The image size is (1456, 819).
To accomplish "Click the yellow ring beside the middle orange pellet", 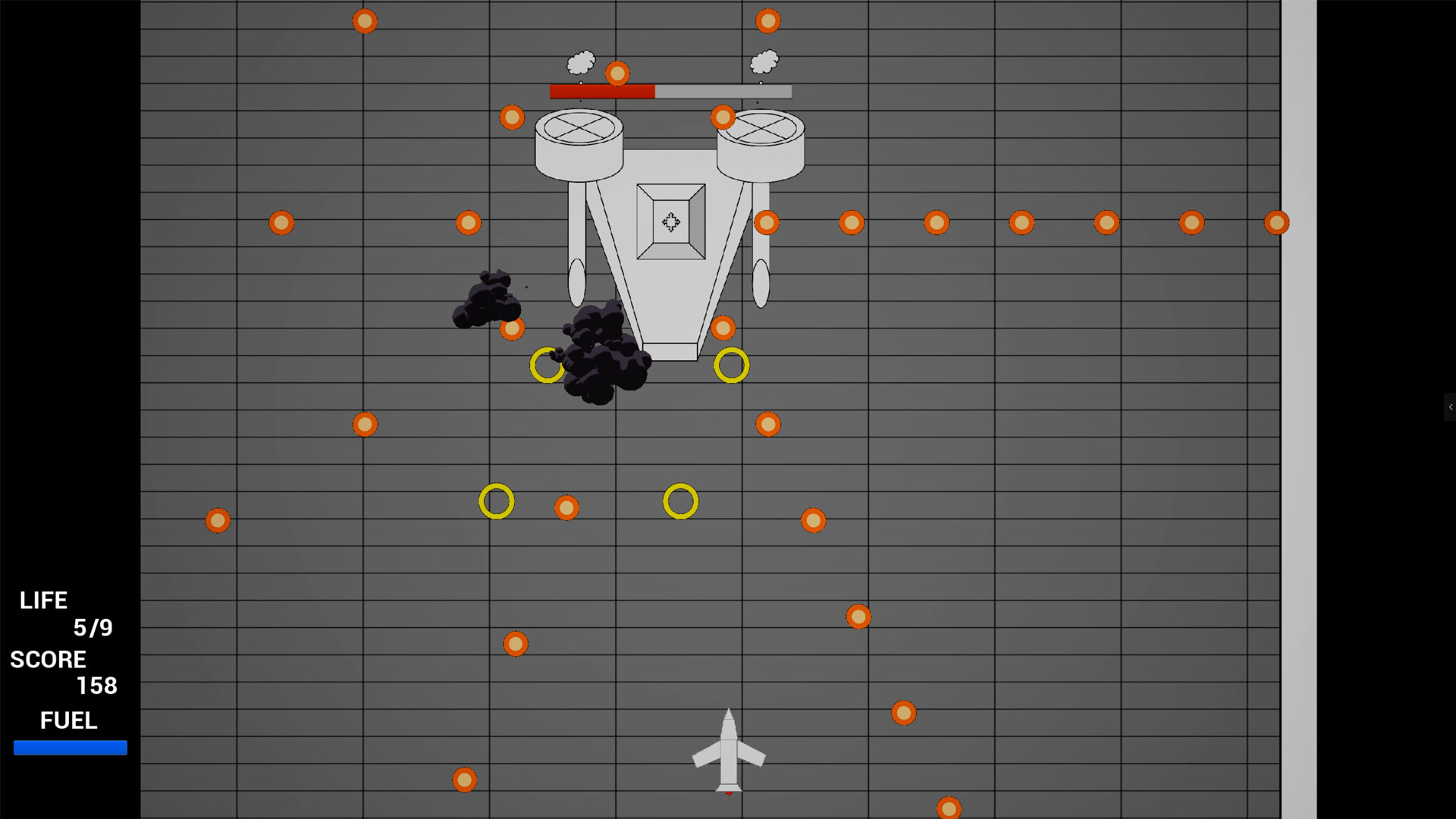I will click(497, 500).
